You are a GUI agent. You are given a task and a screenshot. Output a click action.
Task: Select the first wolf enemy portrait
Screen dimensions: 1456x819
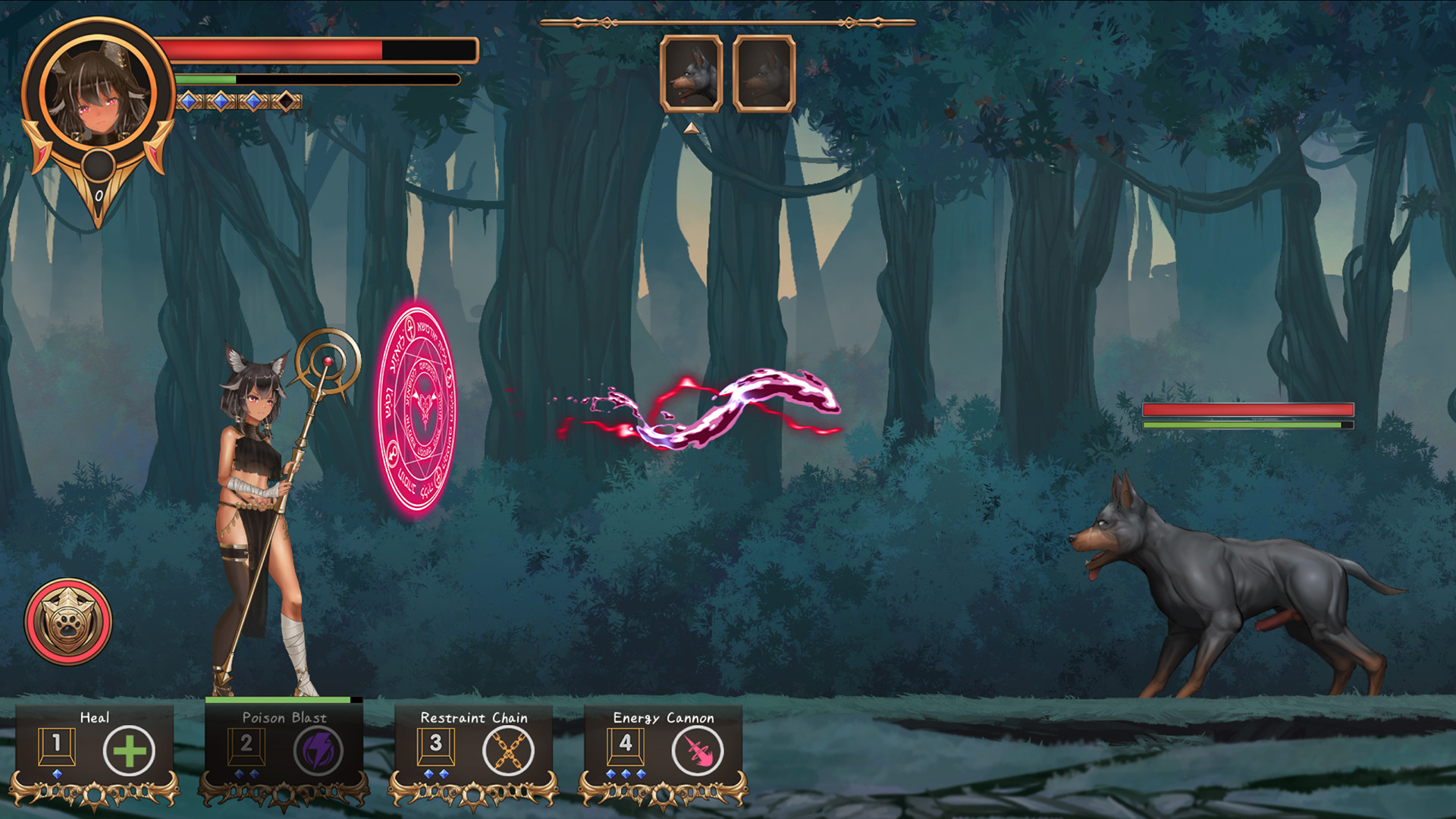[x=692, y=74]
